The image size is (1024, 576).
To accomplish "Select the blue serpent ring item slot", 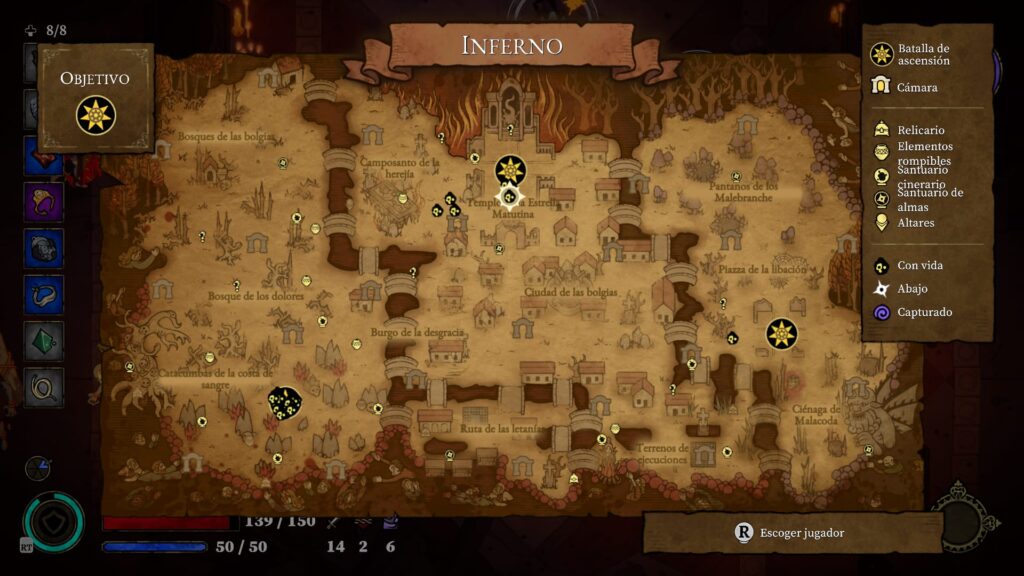I will tap(44, 295).
